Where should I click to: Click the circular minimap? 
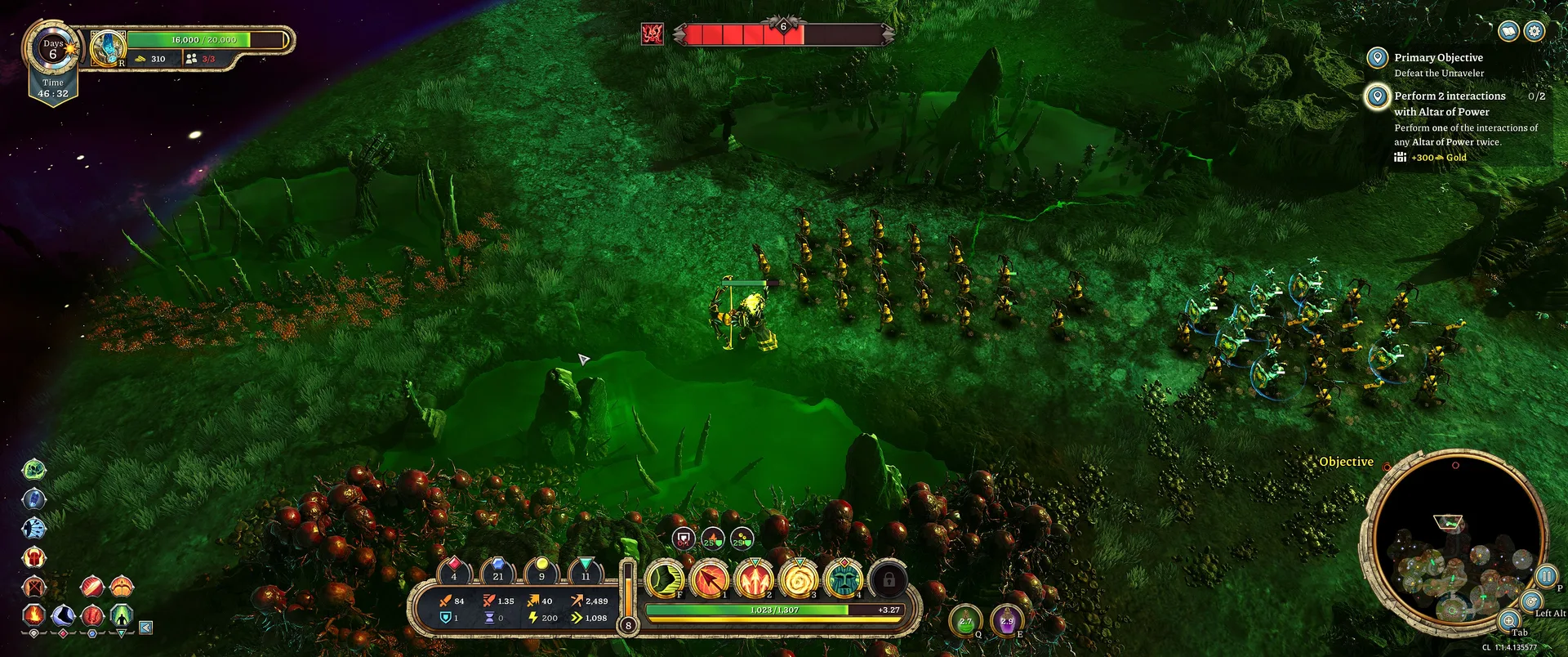pyautogui.click(x=1454, y=541)
